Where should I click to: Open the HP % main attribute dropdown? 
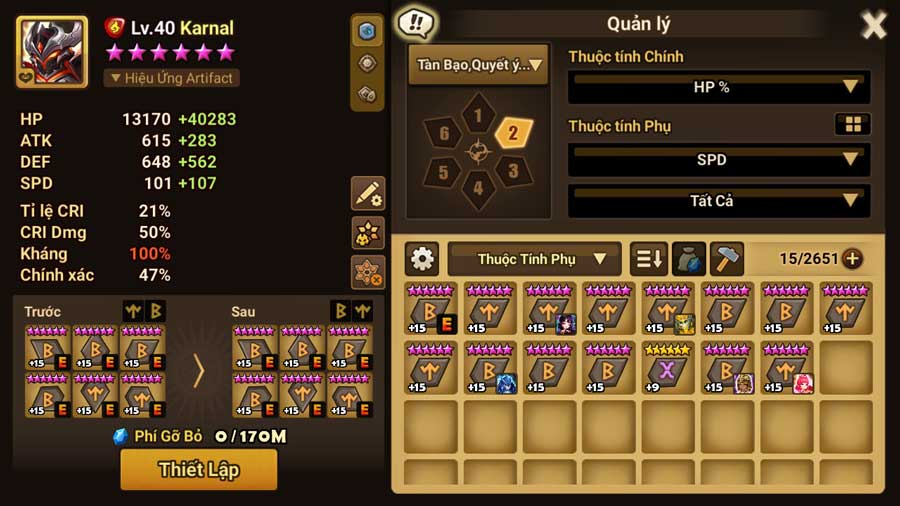click(x=719, y=87)
